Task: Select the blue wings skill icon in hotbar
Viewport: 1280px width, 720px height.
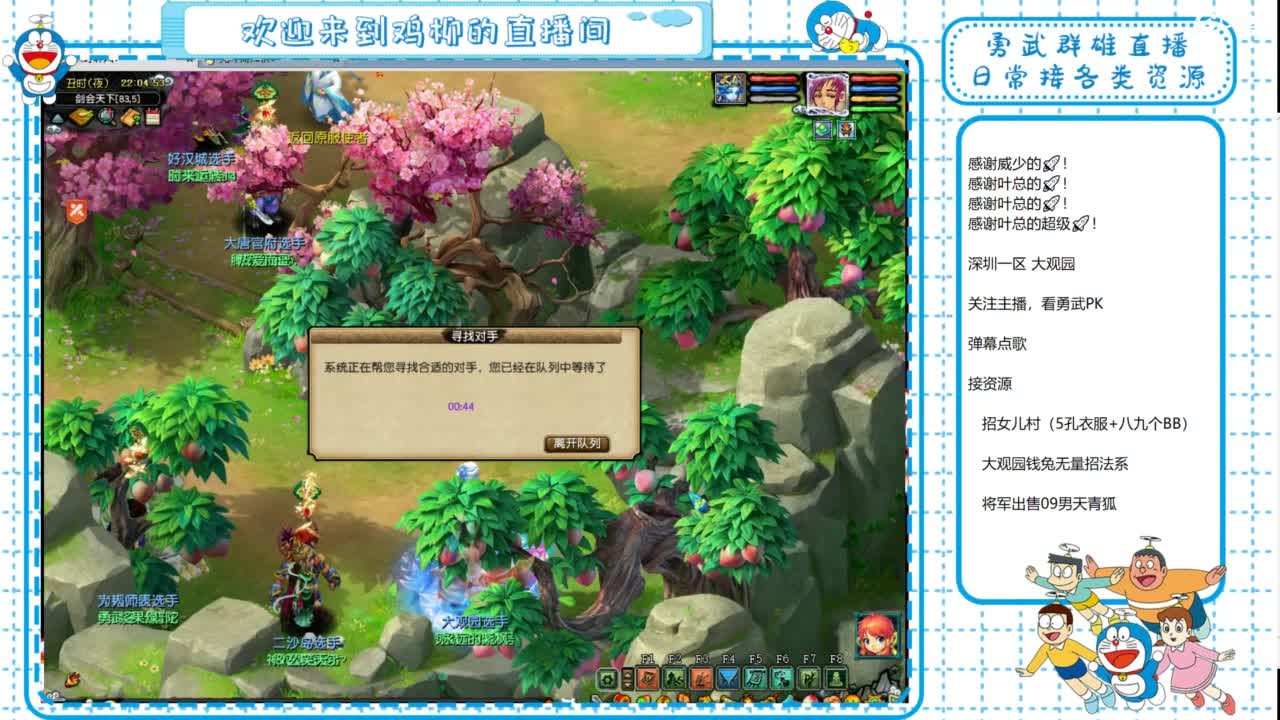Action: click(728, 677)
